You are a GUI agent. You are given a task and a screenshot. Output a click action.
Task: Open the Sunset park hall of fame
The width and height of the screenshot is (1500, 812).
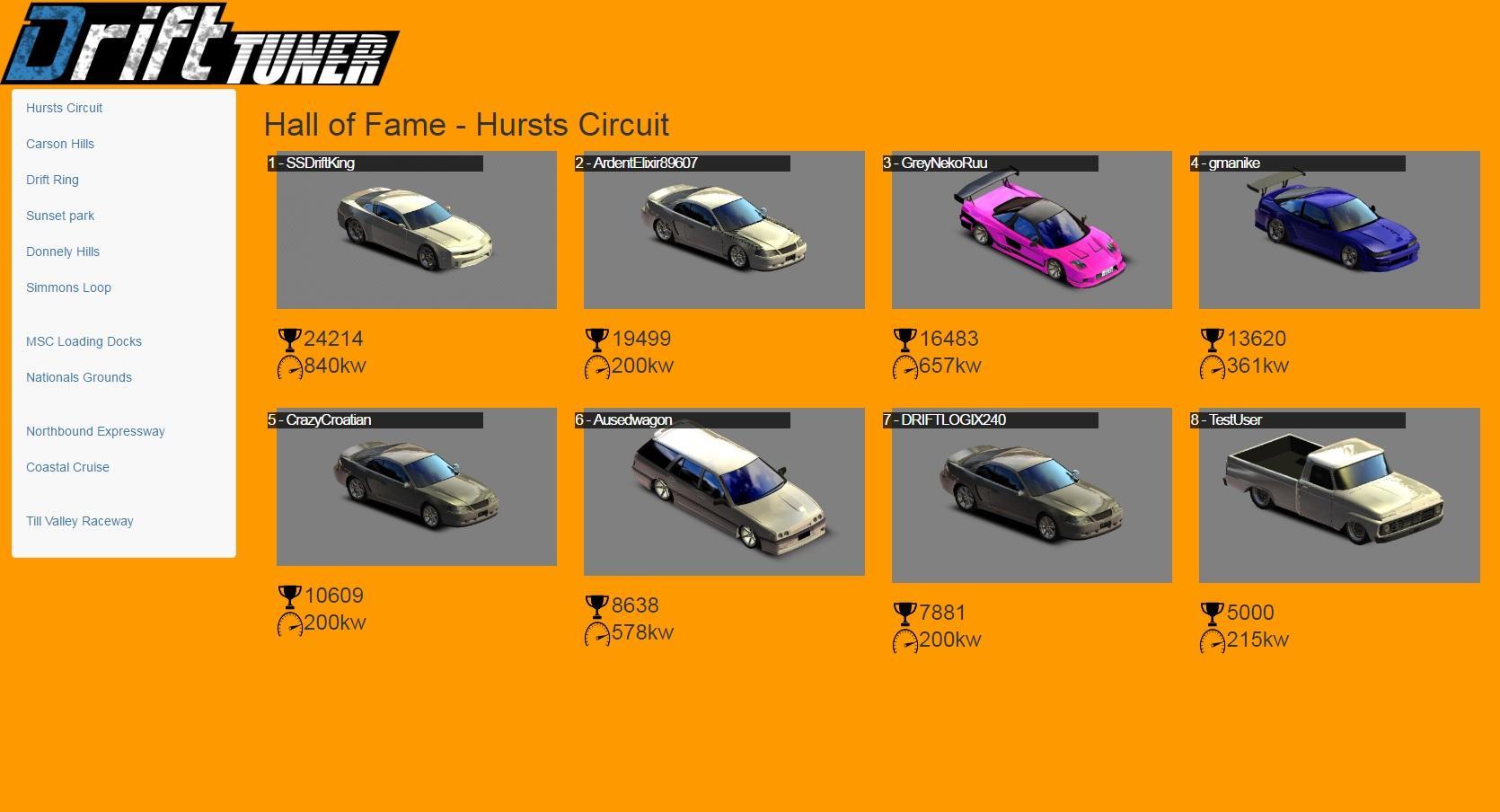[x=59, y=216]
